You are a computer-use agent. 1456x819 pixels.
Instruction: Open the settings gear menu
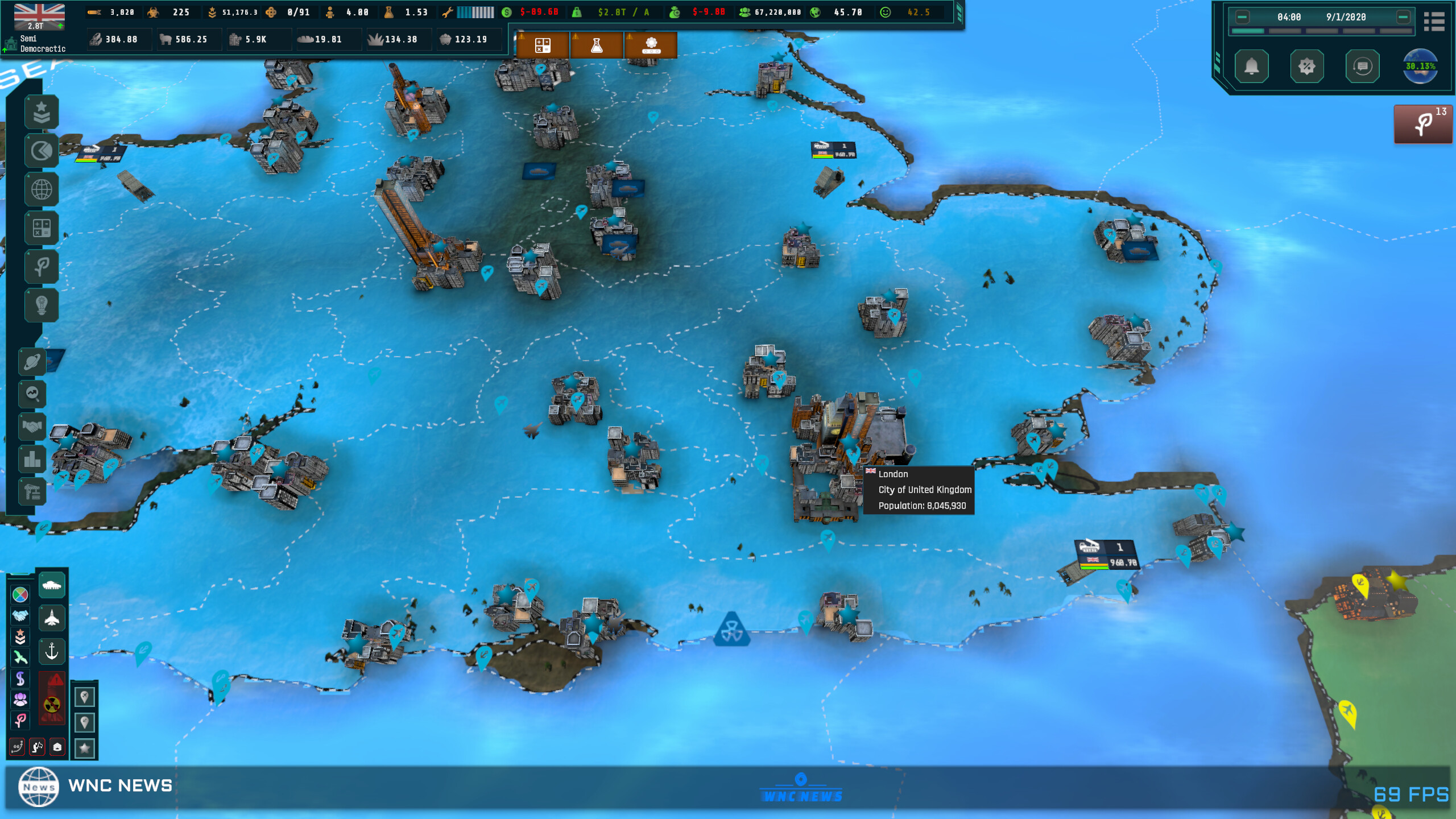click(x=1306, y=66)
